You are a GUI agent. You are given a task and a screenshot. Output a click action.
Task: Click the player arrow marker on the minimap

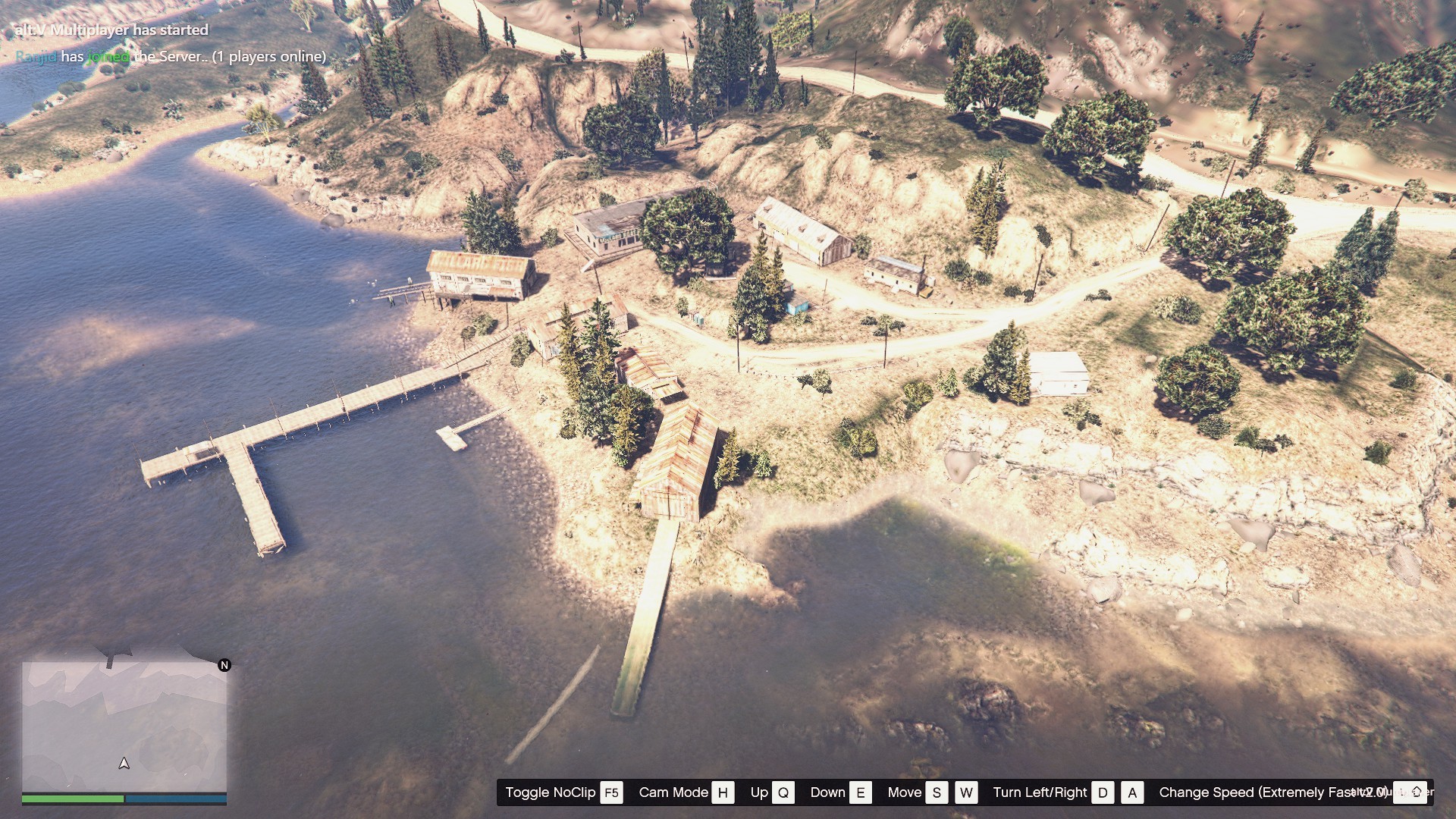pos(124,764)
